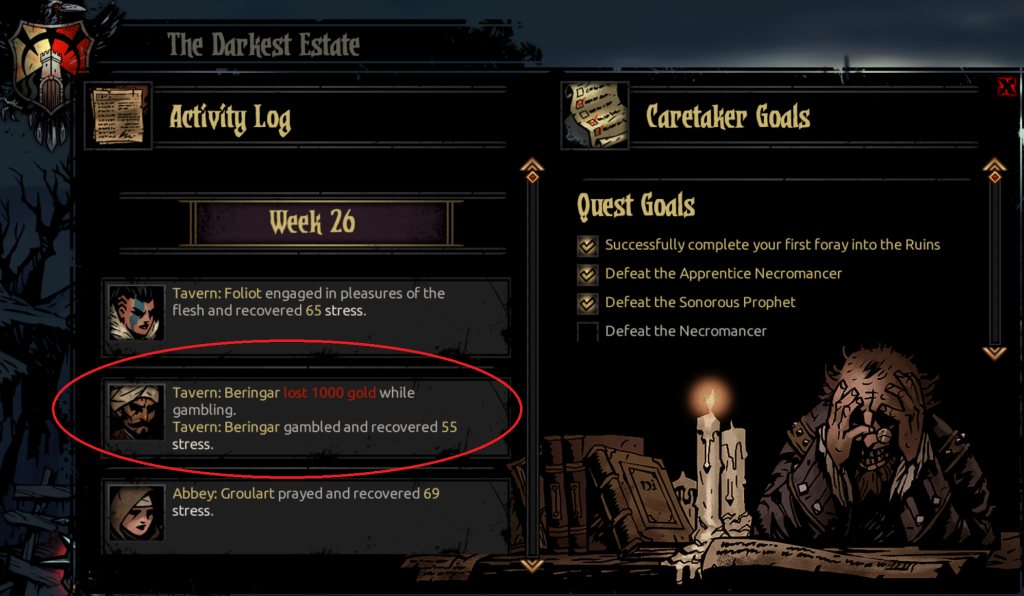The image size is (1024, 596).
Task: Click the Sonorous Prophet goal checkbox
Action: pos(587,302)
